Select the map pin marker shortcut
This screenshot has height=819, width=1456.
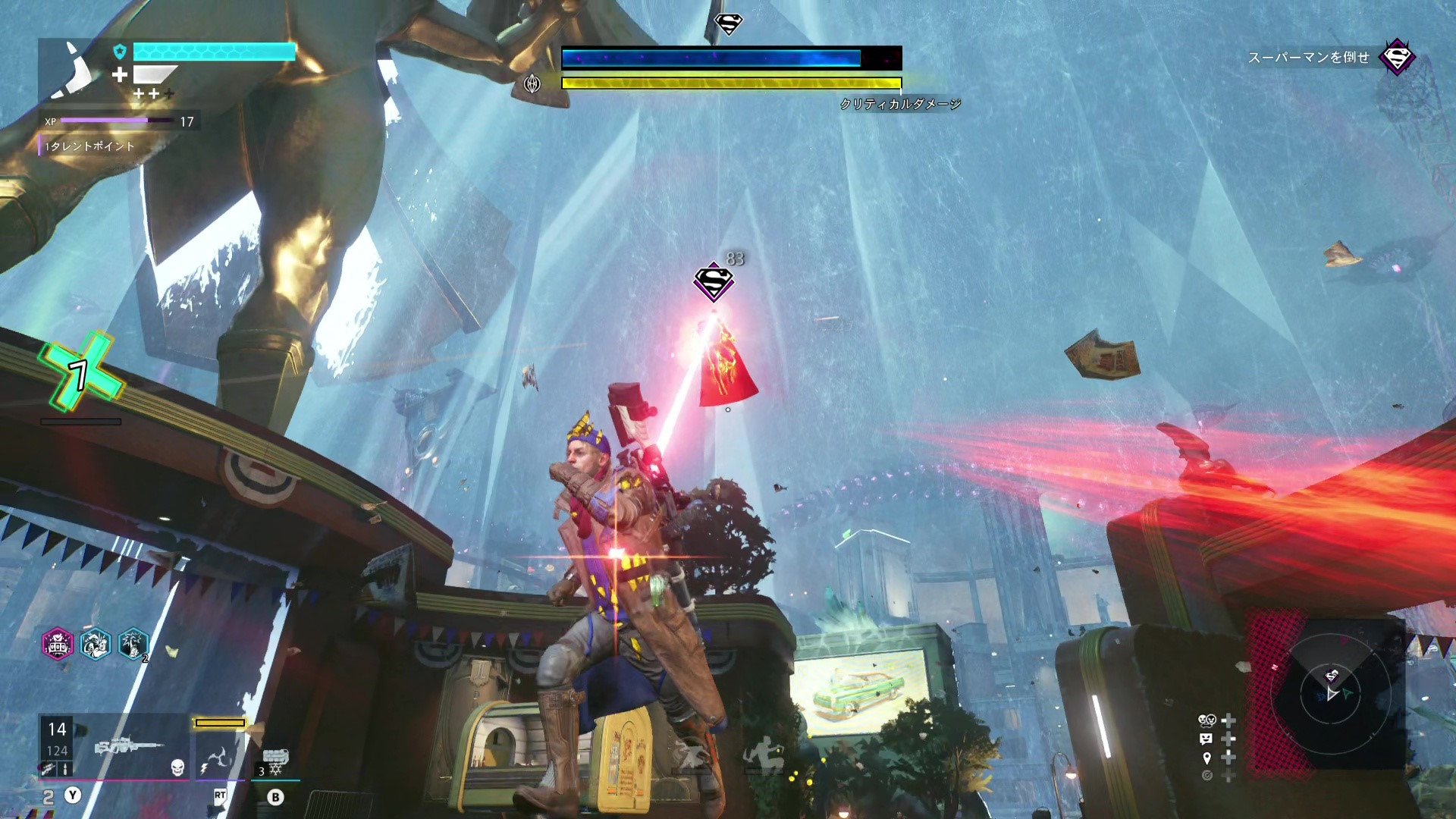(x=1207, y=758)
